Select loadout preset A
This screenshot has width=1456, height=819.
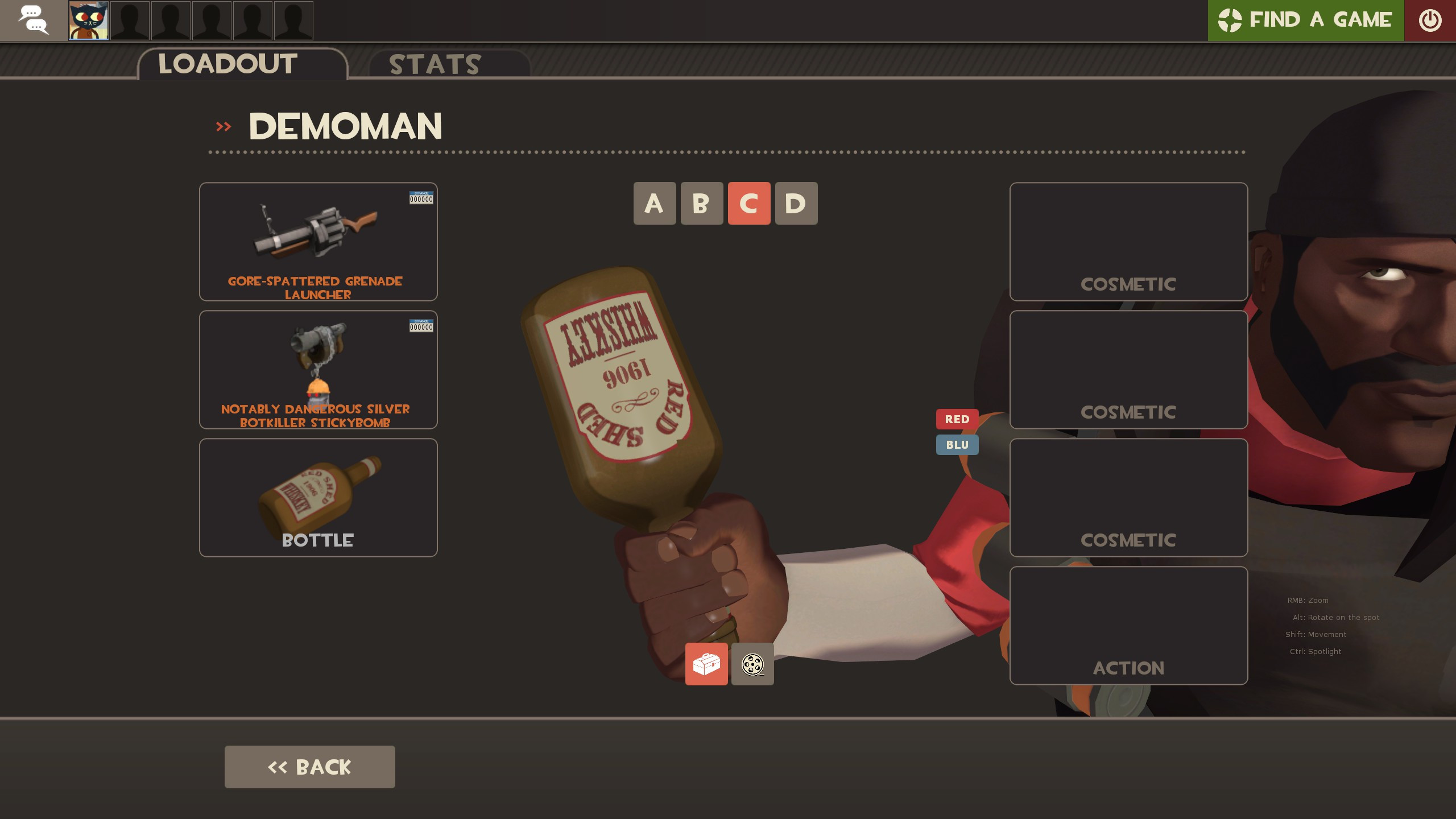(x=655, y=204)
